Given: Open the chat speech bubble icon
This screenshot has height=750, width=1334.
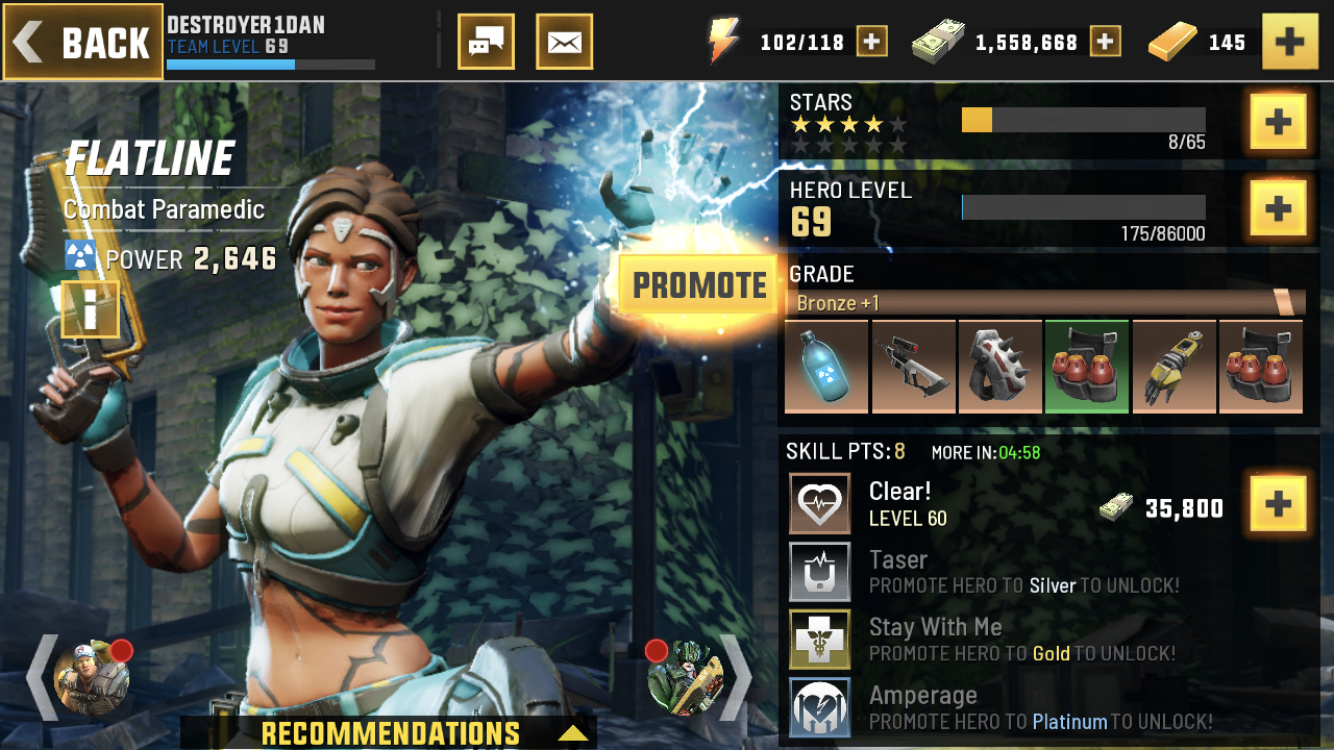Looking at the screenshot, I should [486, 42].
